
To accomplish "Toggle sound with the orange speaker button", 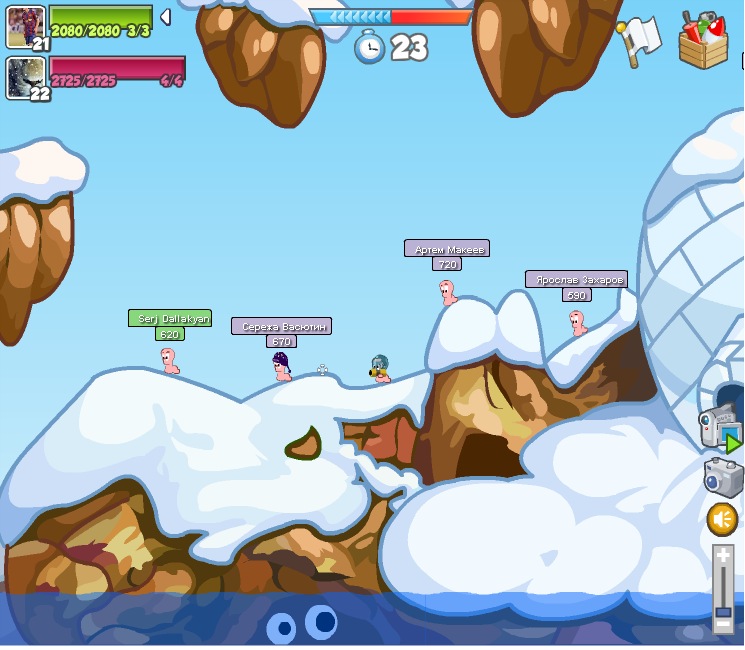I will coord(722,519).
